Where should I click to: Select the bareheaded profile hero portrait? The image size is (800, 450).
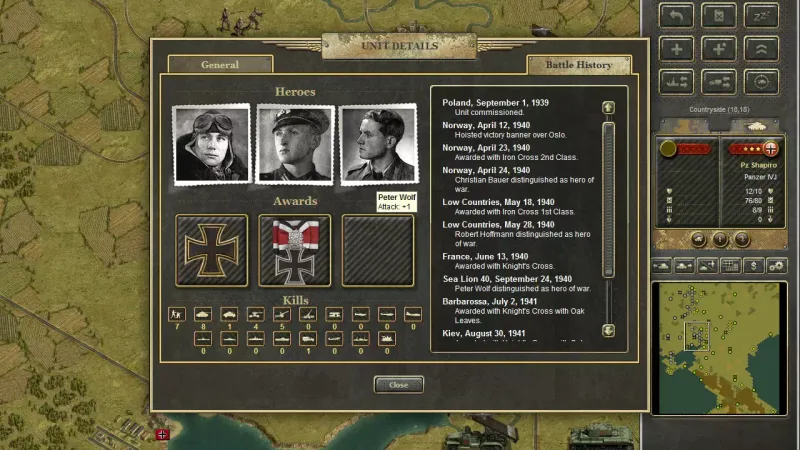coord(378,145)
